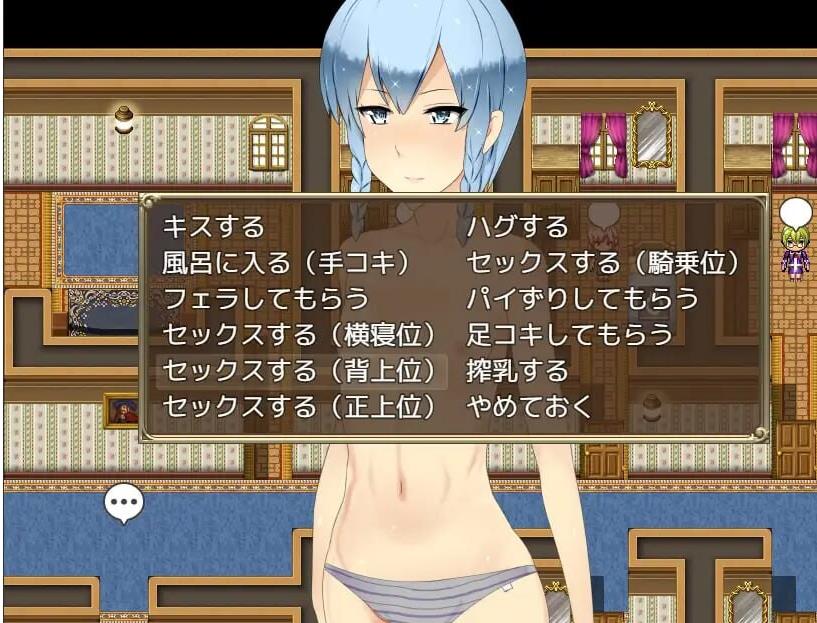Screen dimensions: 817x623
Task: Select the 搾乳する choice
Action: (x=517, y=371)
